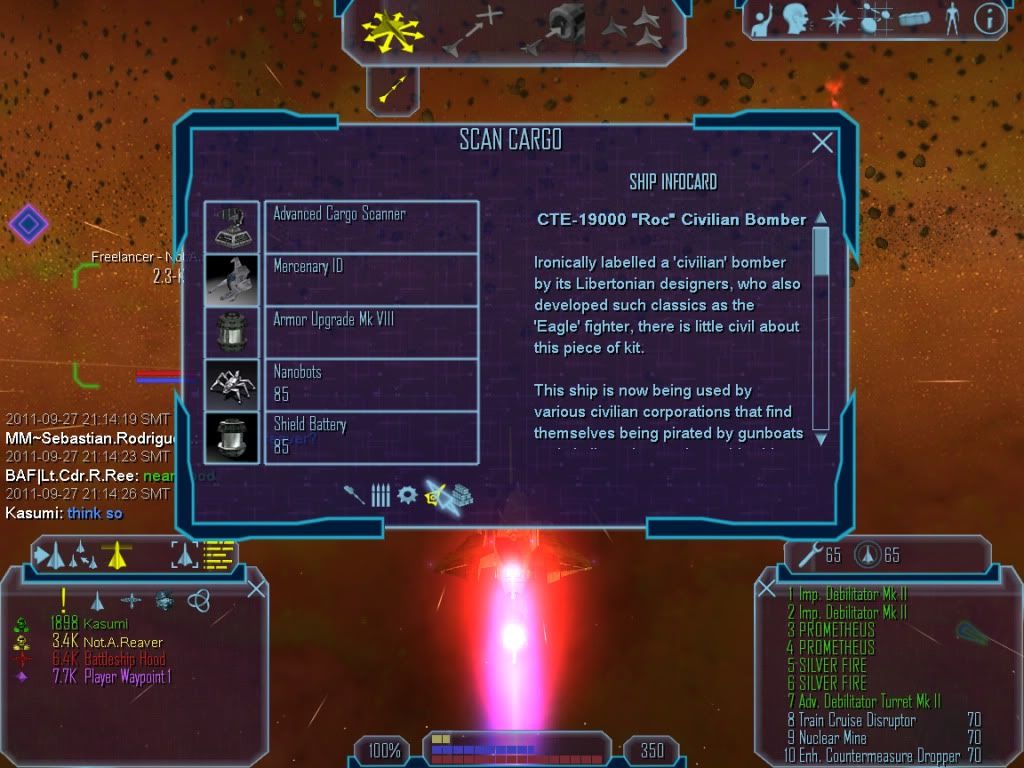Show the gear-icon equipment filter
The height and width of the screenshot is (768, 1024).
click(407, 495)
